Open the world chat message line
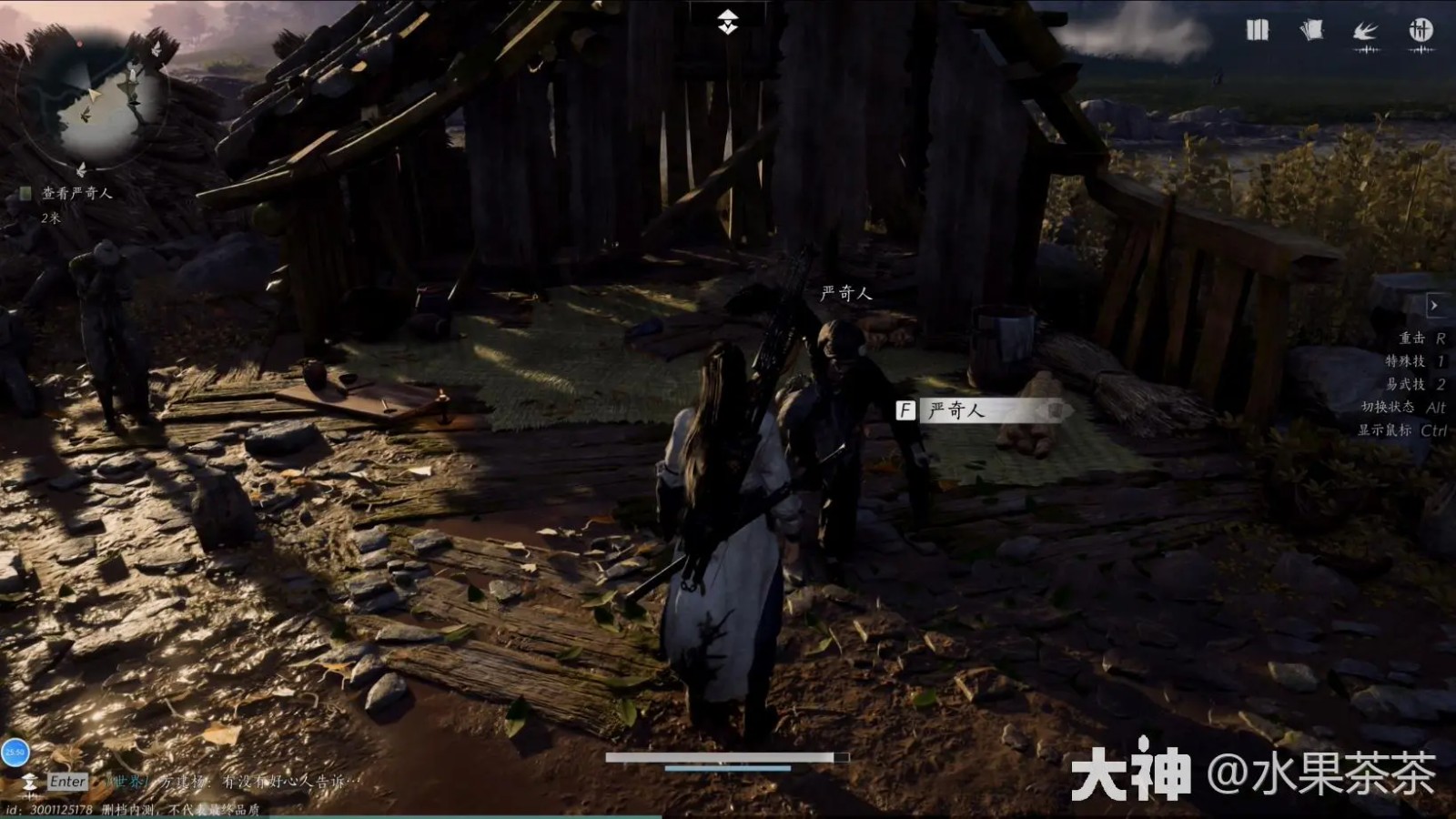 coord(237,782)
